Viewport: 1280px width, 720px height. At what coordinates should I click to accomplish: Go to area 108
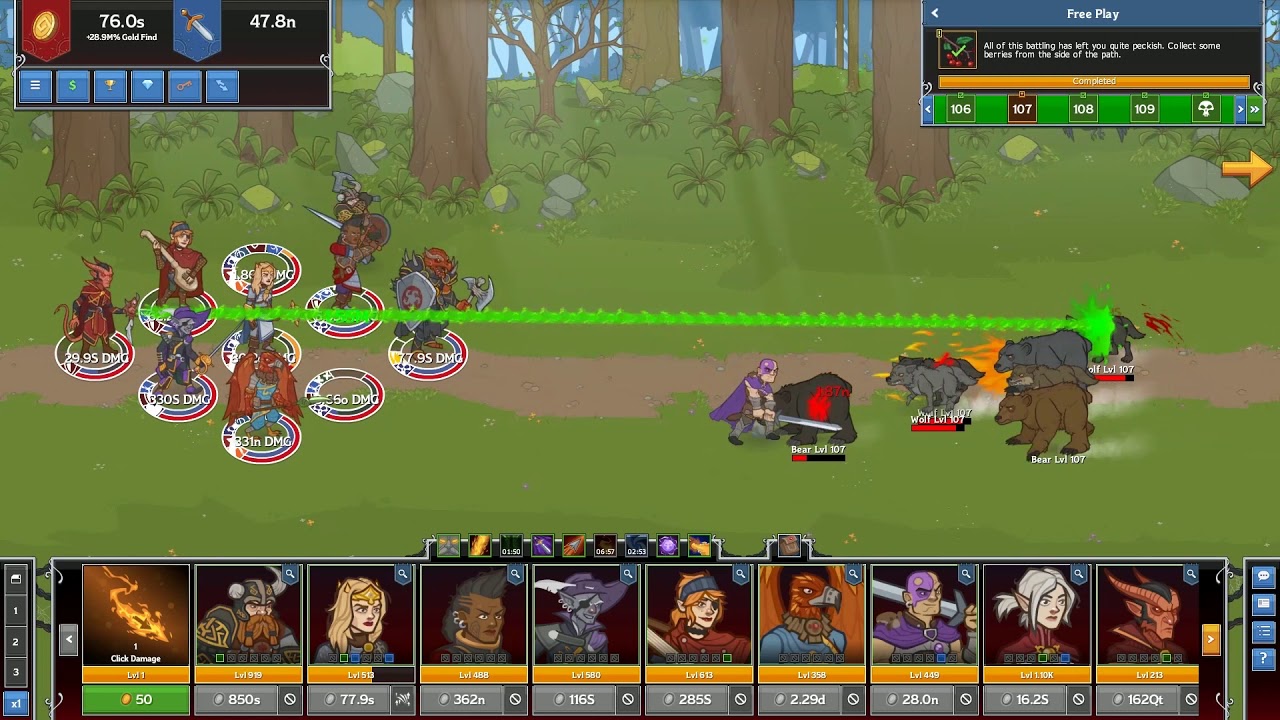coord(1083,109)
